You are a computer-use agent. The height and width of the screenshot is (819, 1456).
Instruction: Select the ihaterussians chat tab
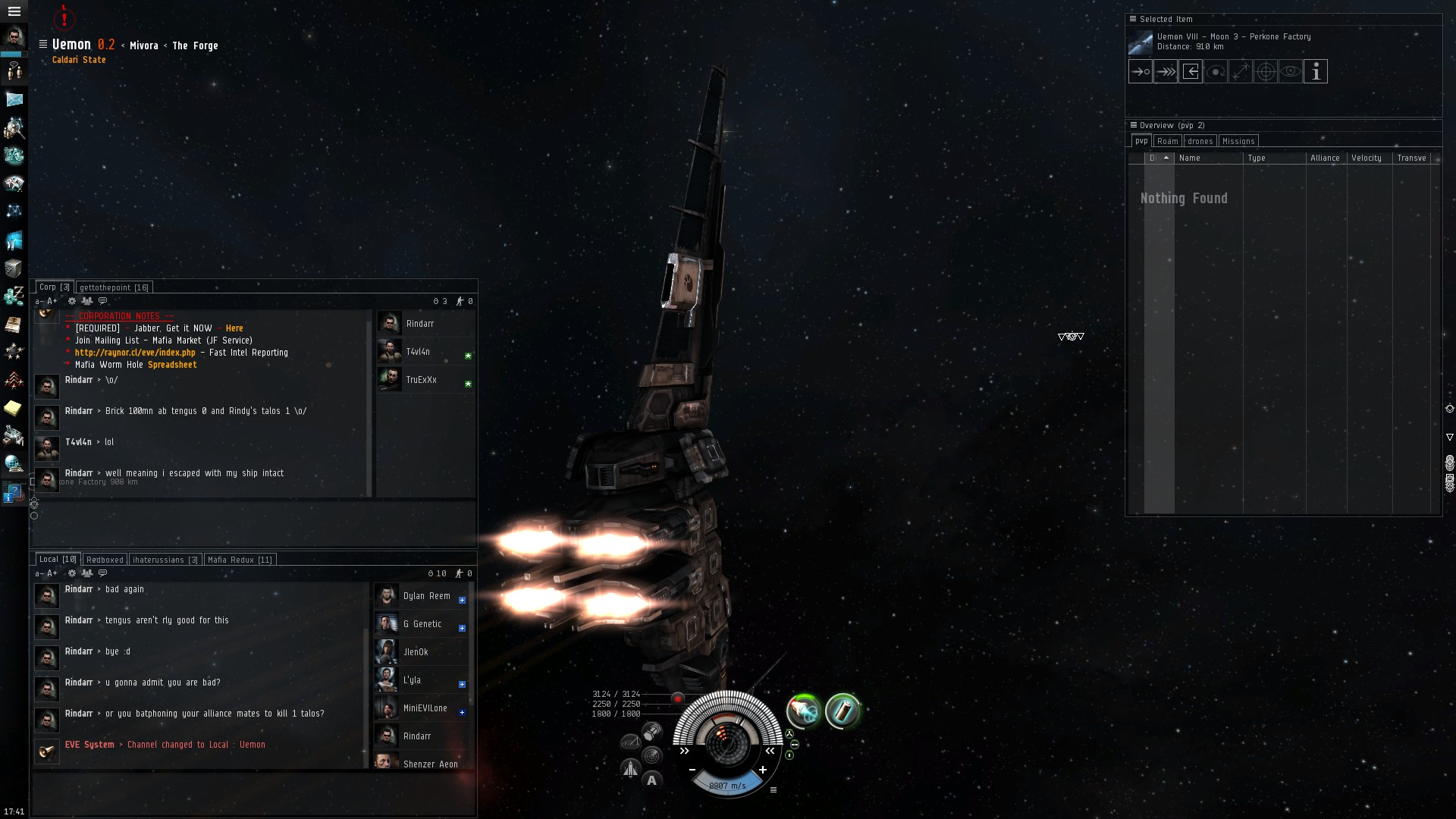tap(165, 560)
